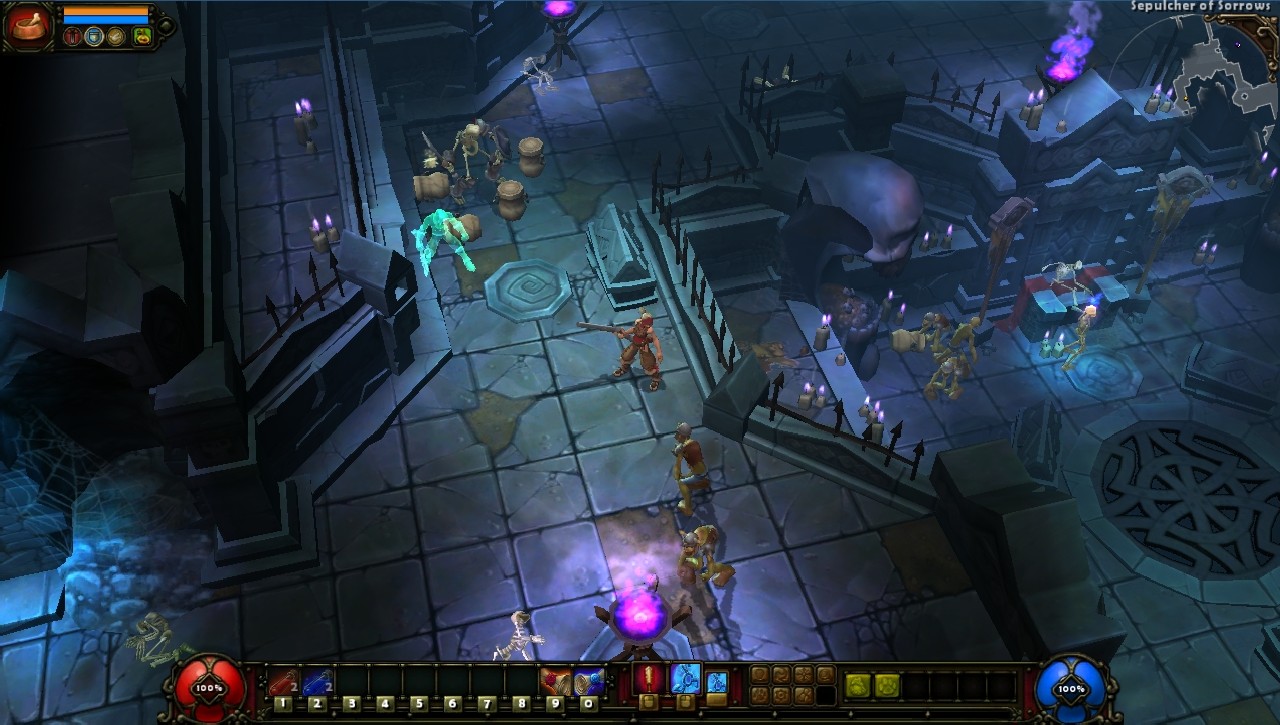Select the red sword character icon

(73, 37)
